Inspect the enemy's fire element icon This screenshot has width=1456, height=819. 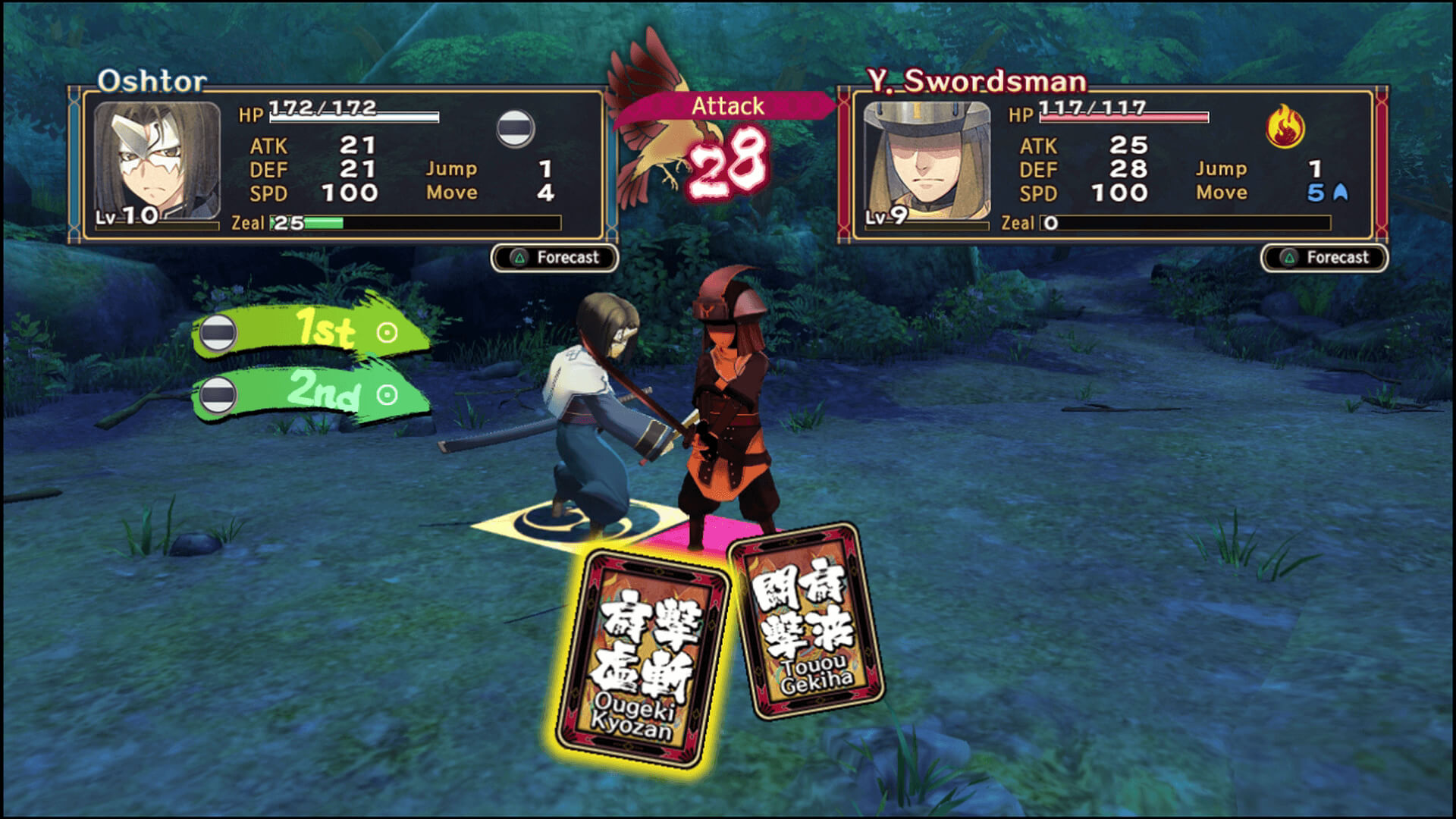click(1285, 126)
